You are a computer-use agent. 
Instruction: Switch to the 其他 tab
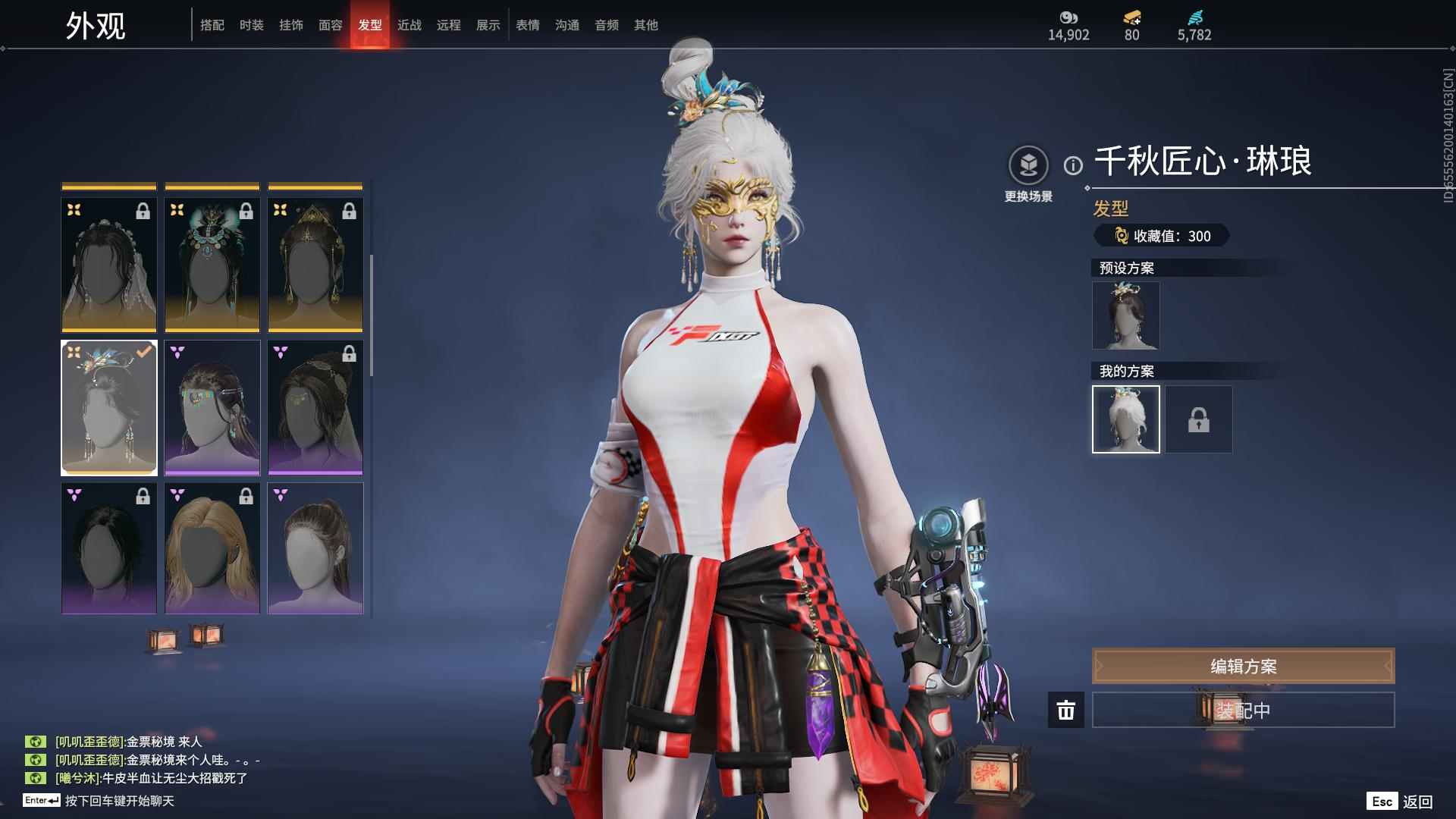646,25
